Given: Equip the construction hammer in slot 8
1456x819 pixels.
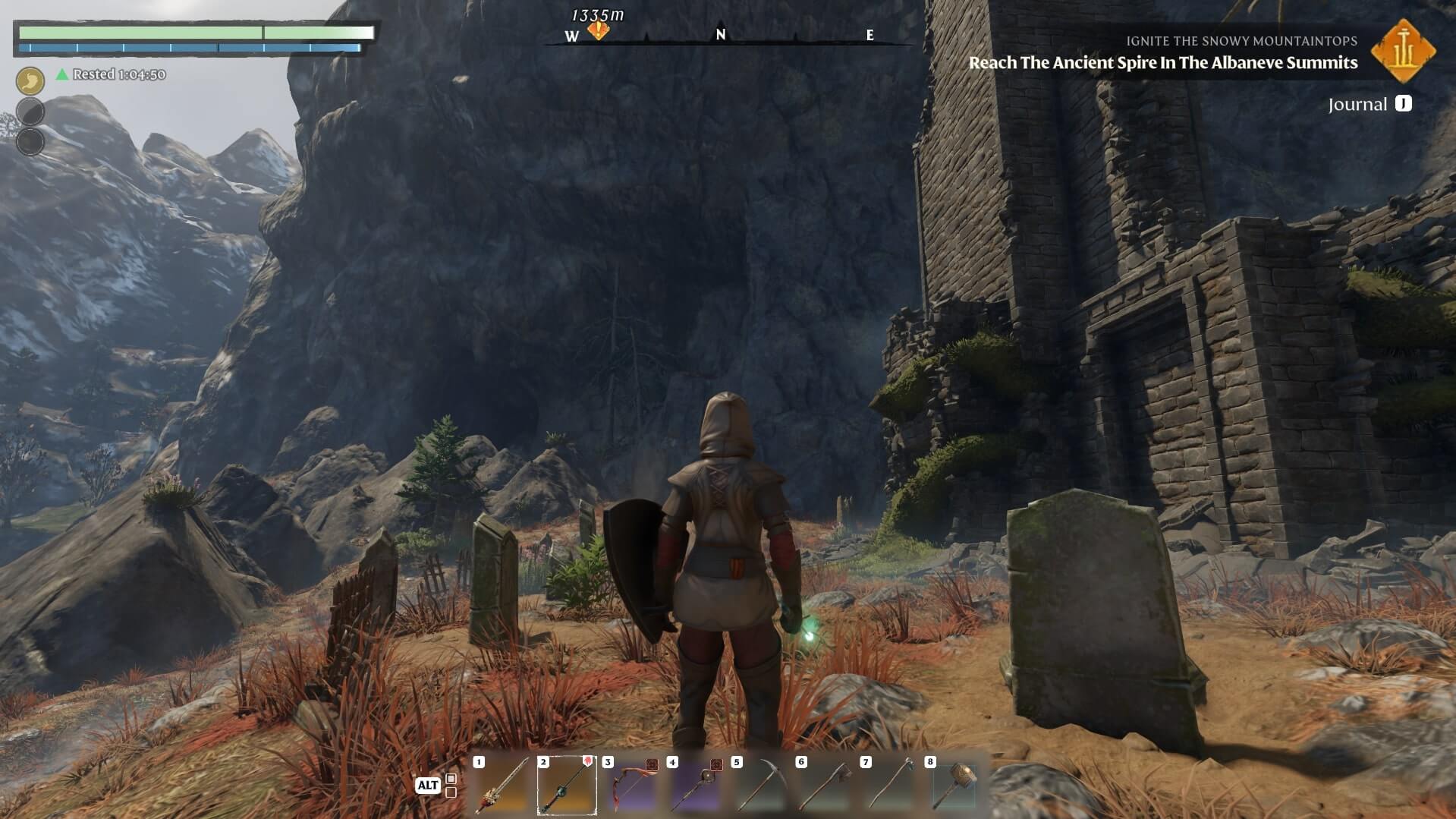Looking at the screenshot, I should click(x=954, y=786).
